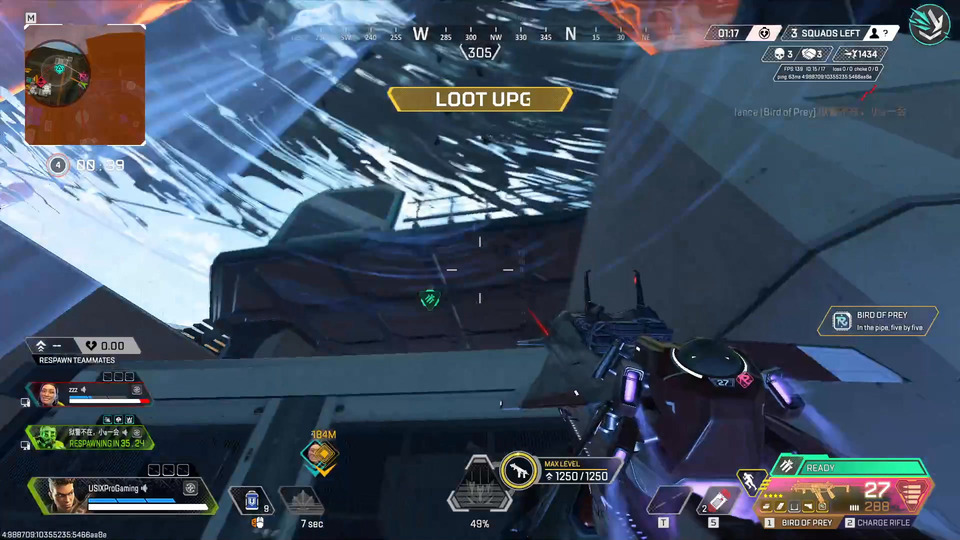Click the legend badge in the corner
The width and height of the screenshot is (960, 540).
(x=928, y=24)
